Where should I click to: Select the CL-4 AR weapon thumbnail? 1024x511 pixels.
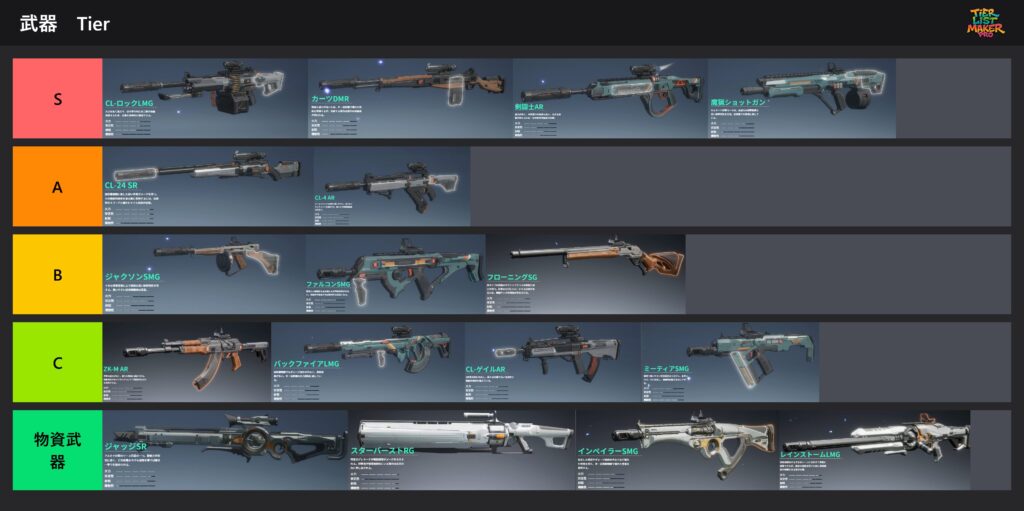(x=392, y=186)
